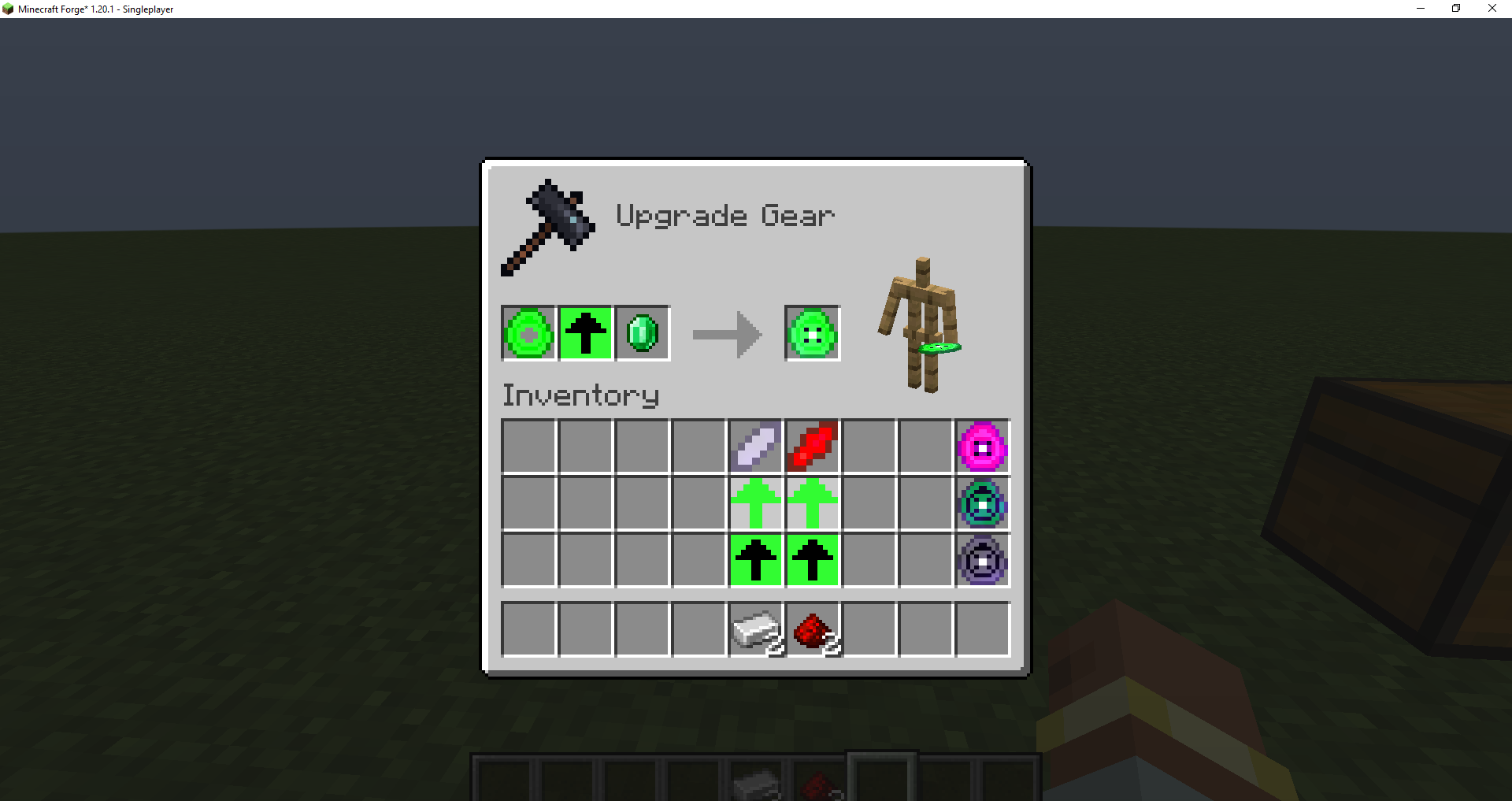This screenshot has width=1512, height=801.
Task: Click the green upgrade template in second crafting slot
Action: point(585,332)
